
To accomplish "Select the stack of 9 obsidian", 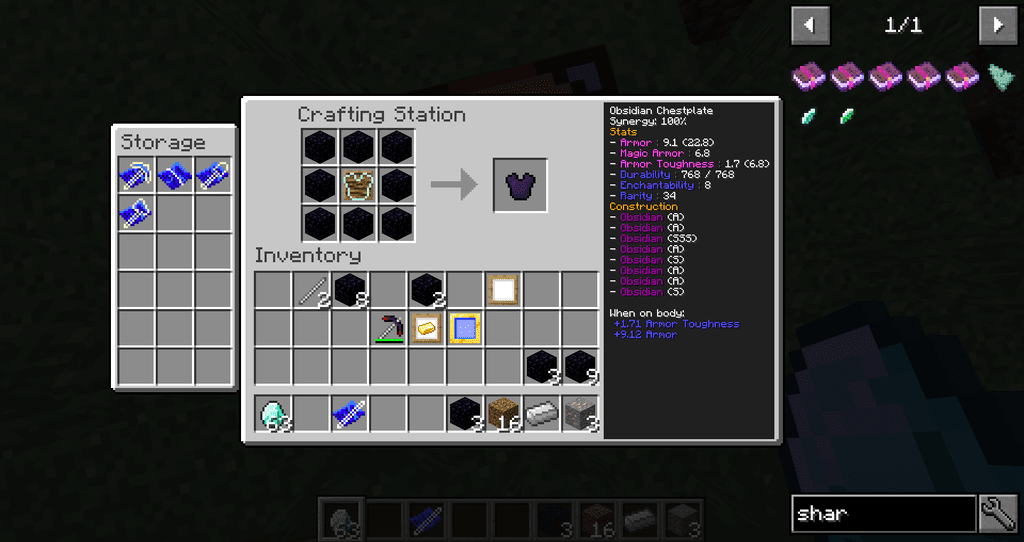I will pos(580,367).
